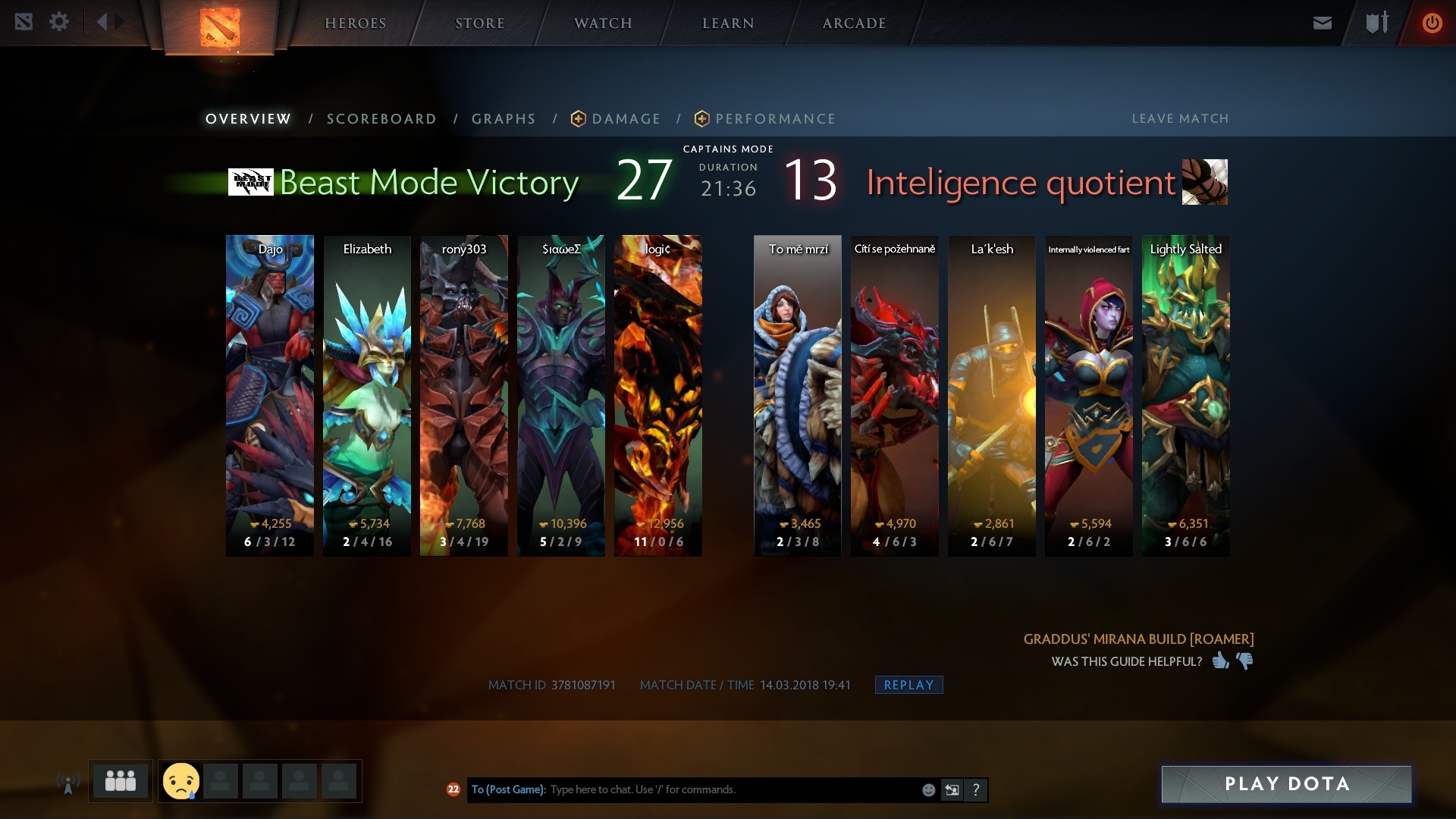Open the Arcade menu

[x=854, y=24]
